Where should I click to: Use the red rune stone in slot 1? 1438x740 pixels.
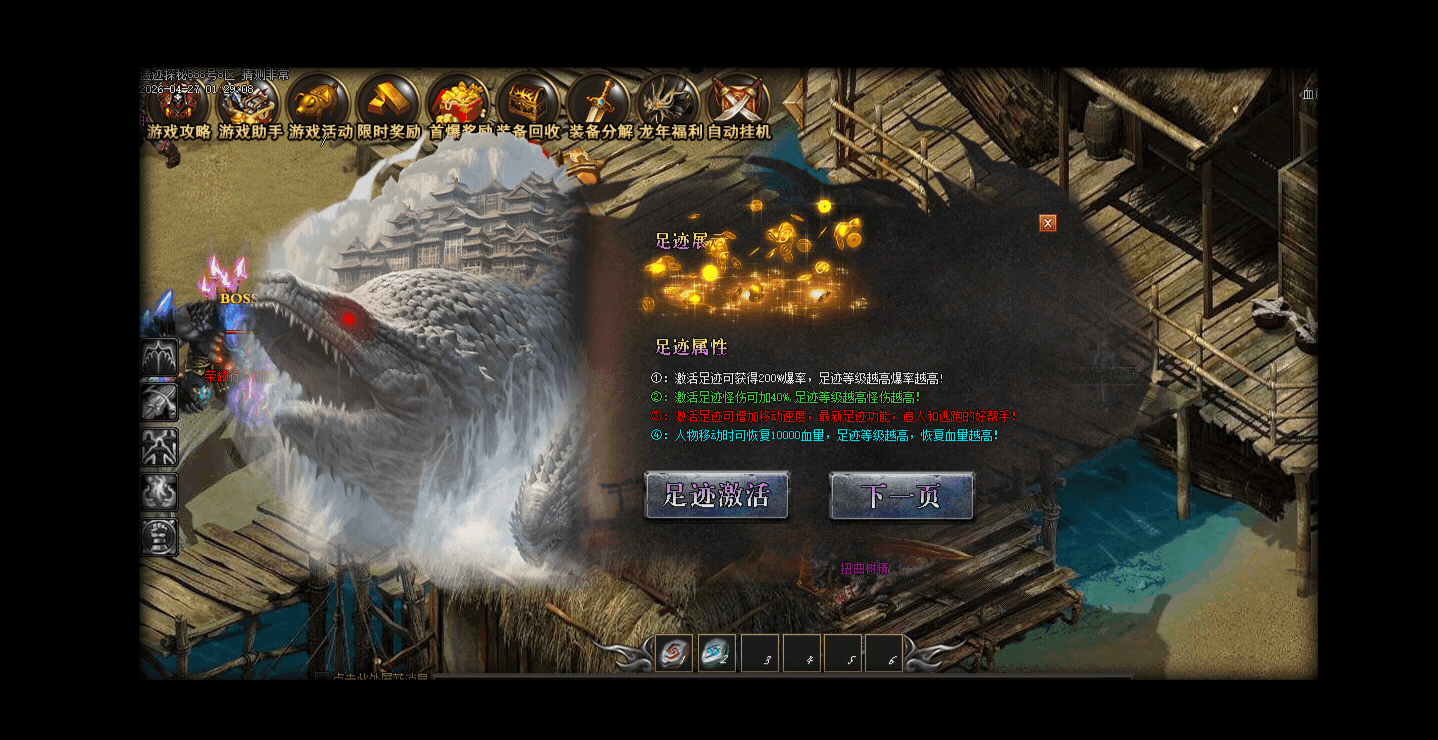(675, 653)
